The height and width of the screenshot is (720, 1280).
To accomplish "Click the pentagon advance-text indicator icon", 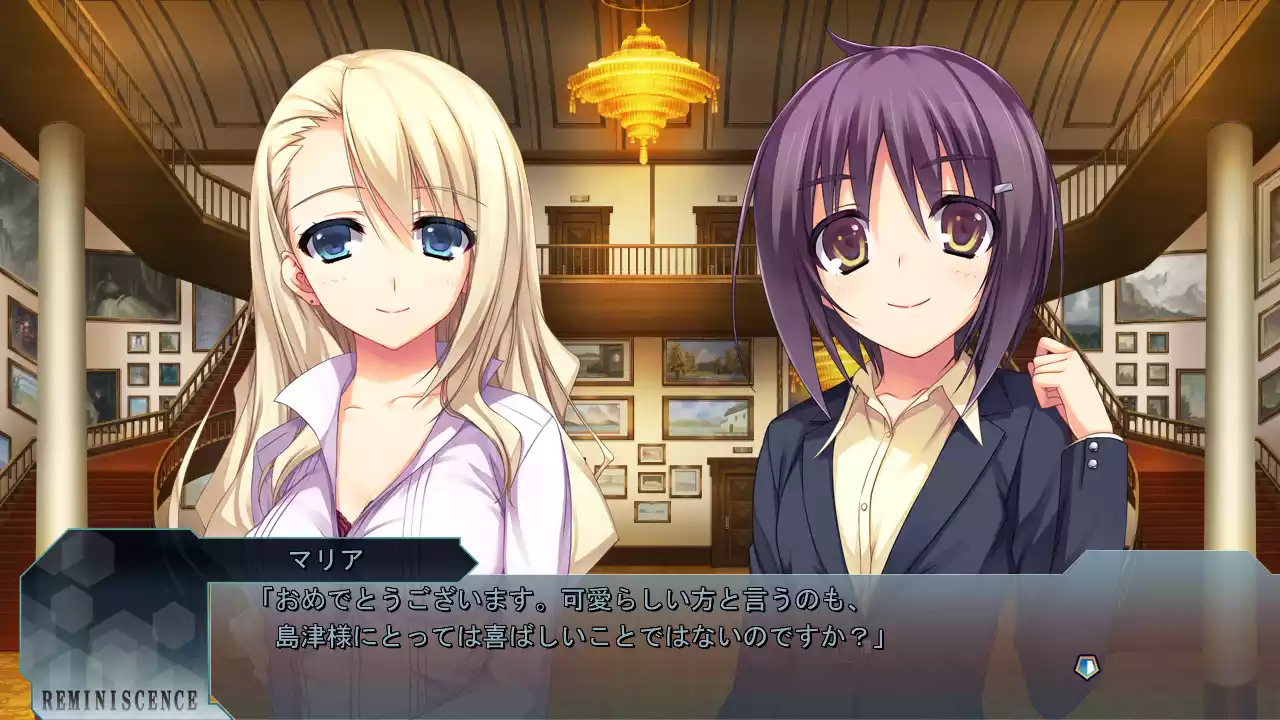I will (x=1086, y=667).
